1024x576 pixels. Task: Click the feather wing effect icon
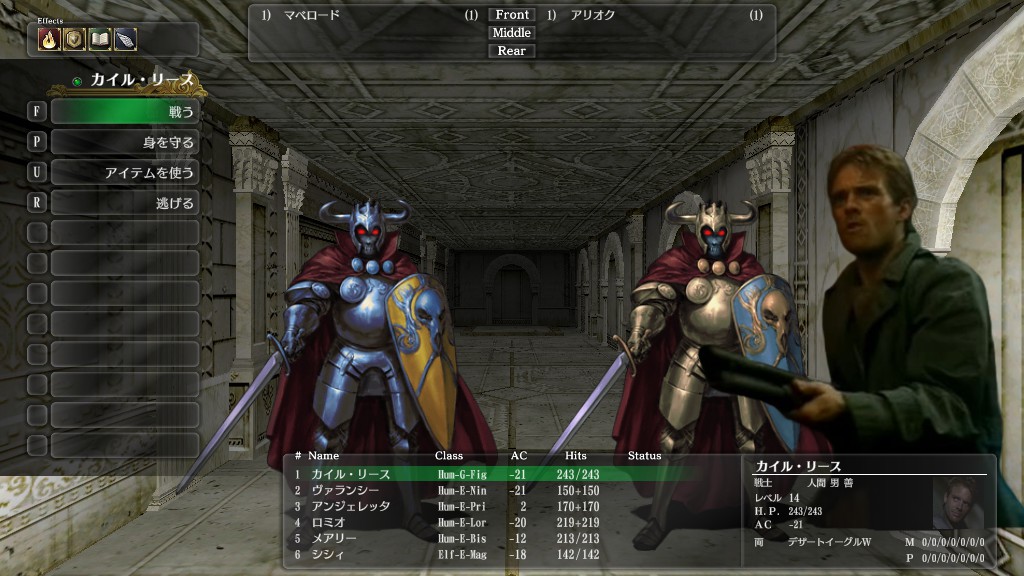[125, 39]
